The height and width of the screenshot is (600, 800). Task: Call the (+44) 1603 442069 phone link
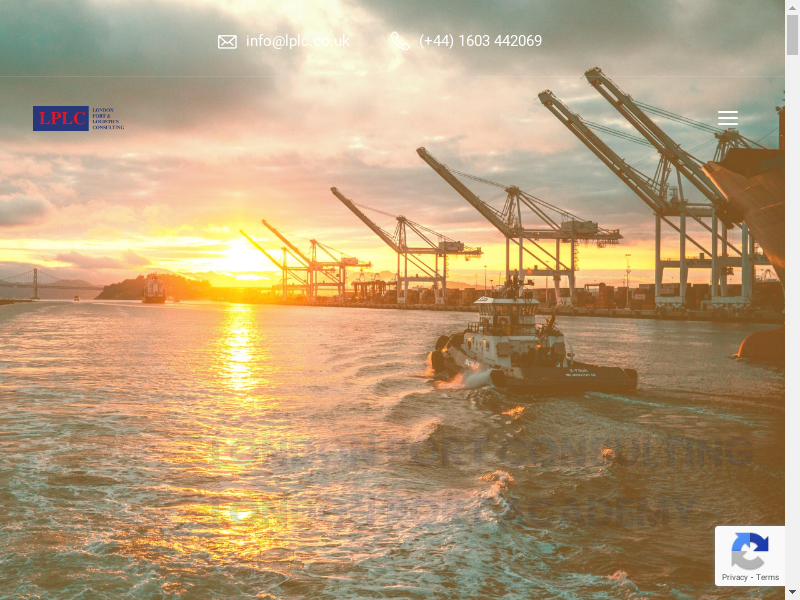[480, 41]
